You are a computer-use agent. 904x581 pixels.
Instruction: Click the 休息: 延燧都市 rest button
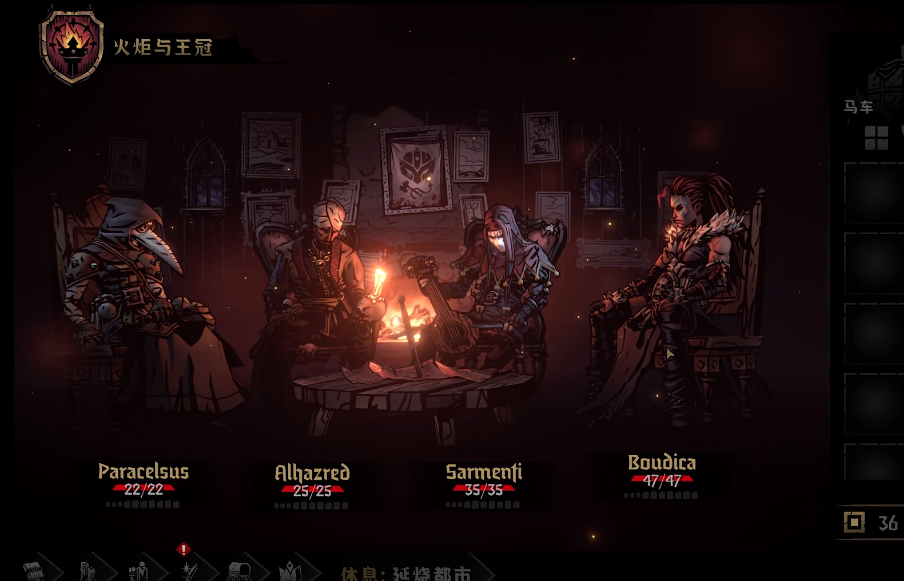pos(405,573)
